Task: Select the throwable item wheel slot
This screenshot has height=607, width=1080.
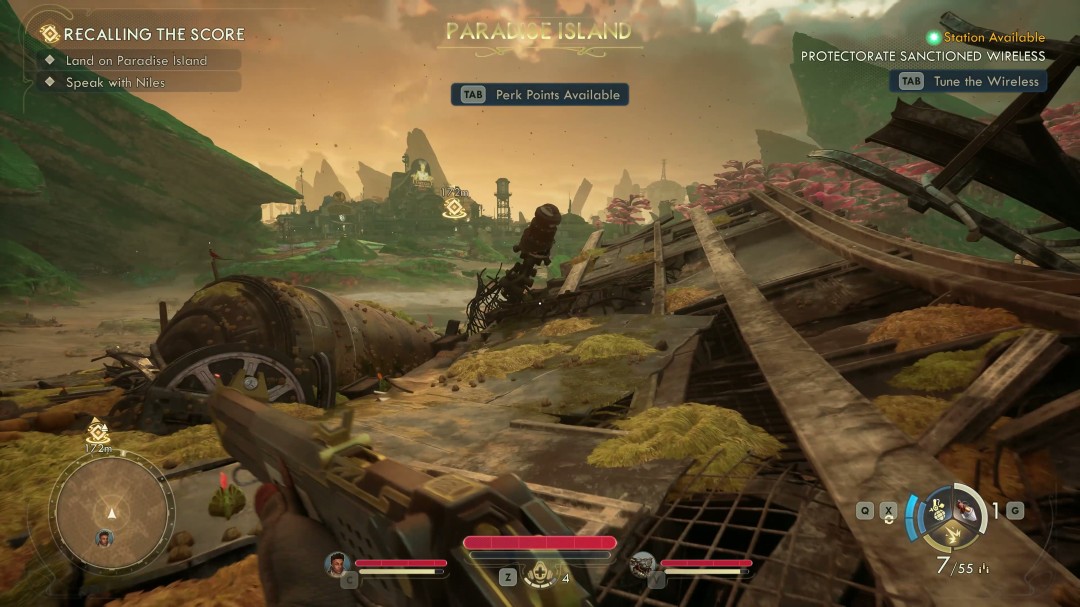Action: click(x=967, y=509)
